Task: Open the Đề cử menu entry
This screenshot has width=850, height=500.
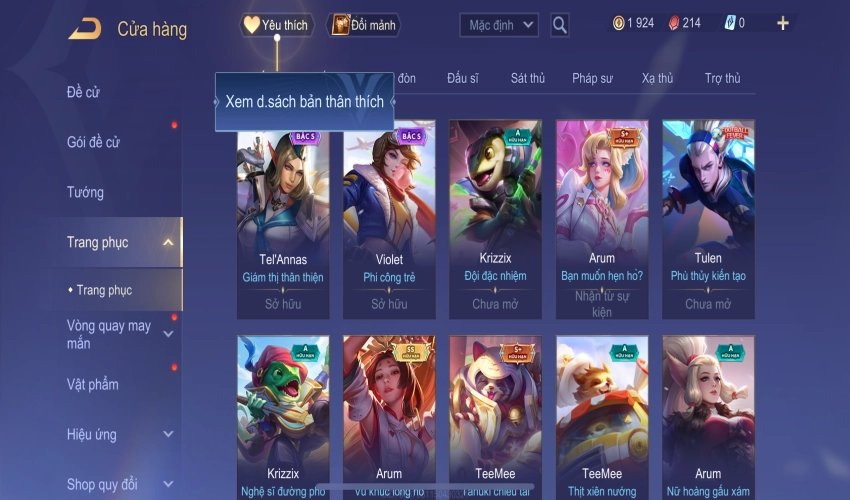Action: [x=83, y=92]
